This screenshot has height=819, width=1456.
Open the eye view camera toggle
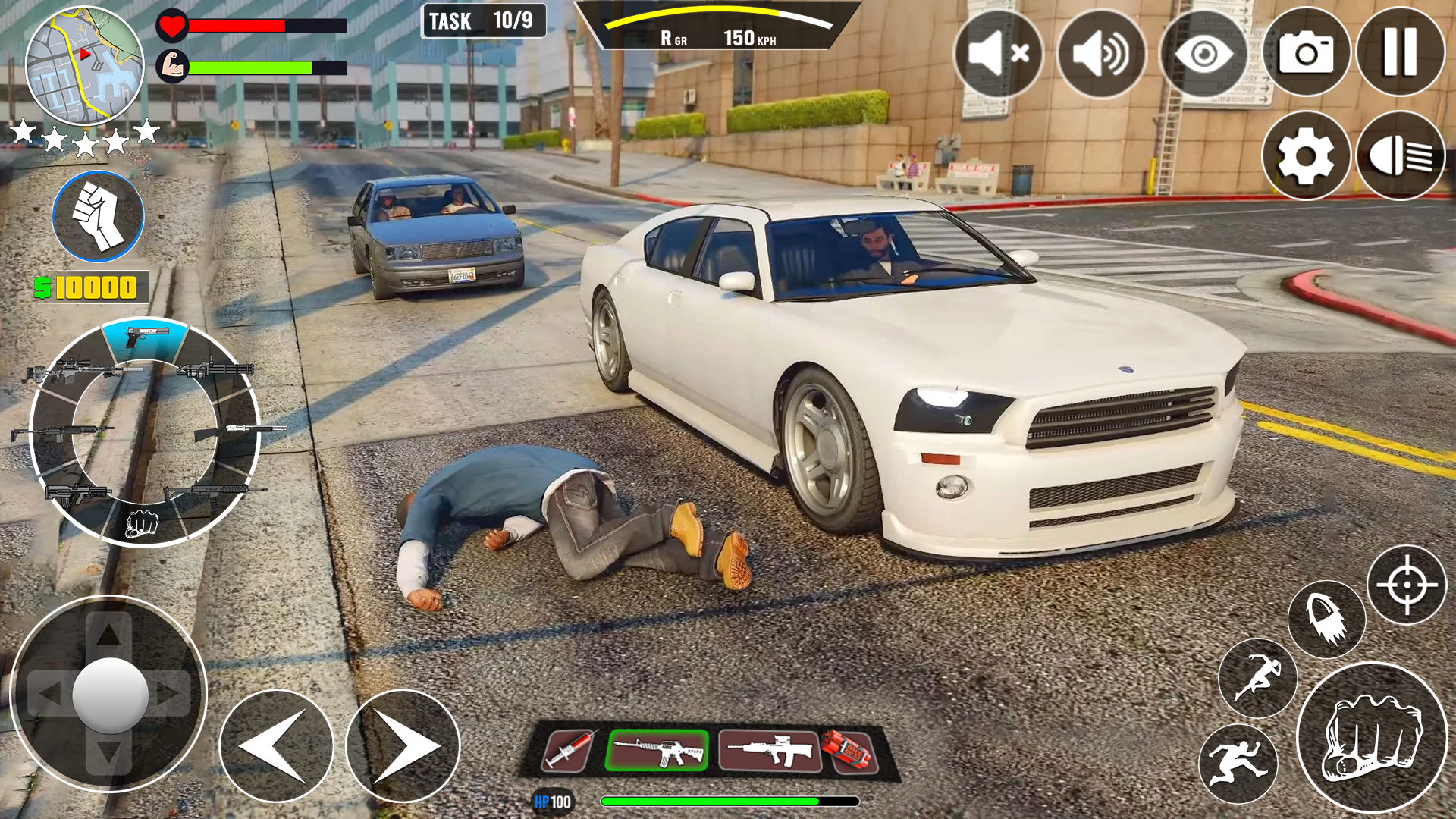(x=1203, y=53)
